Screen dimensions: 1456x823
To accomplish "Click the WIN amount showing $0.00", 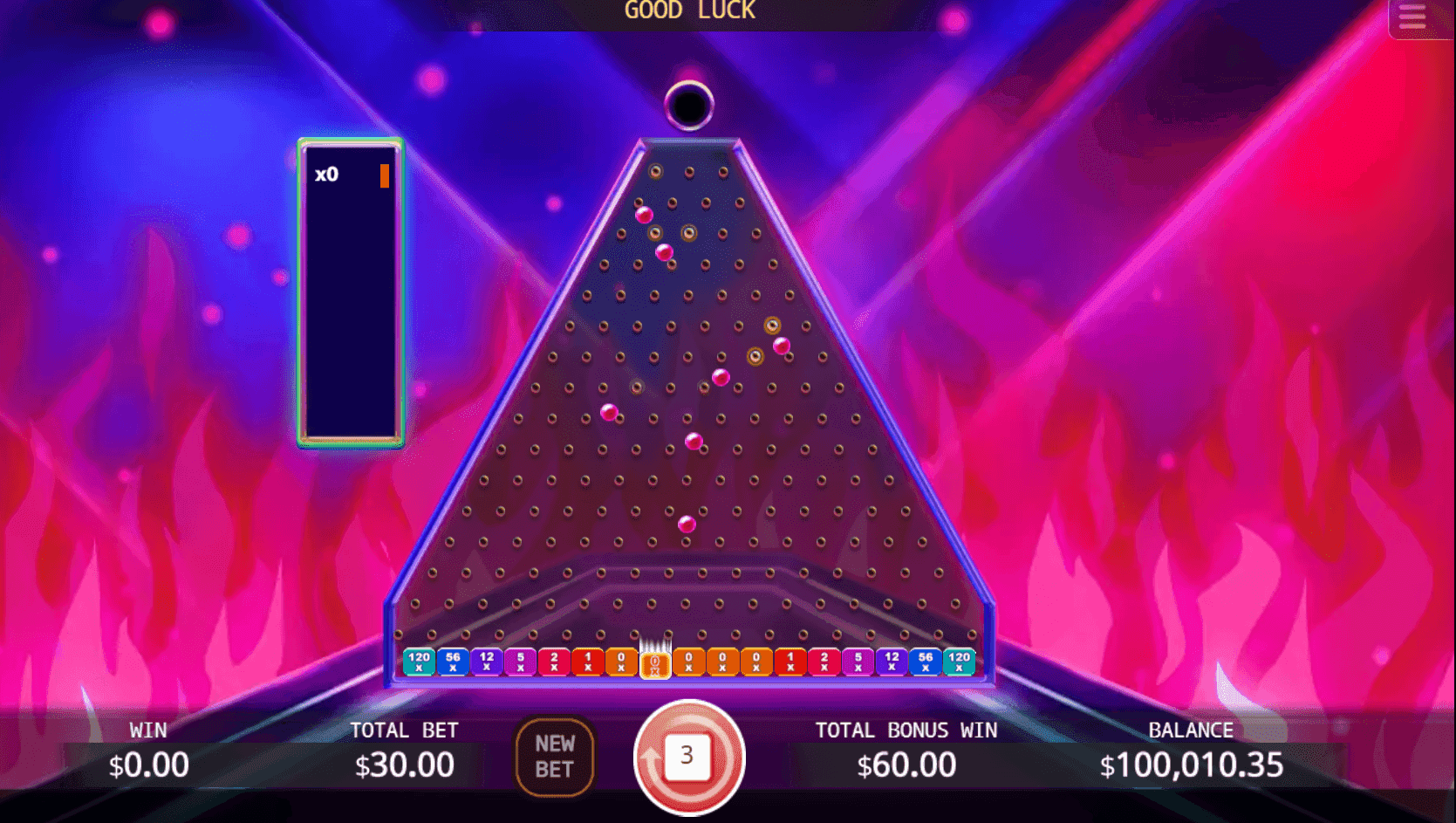I will click(148, 765).
